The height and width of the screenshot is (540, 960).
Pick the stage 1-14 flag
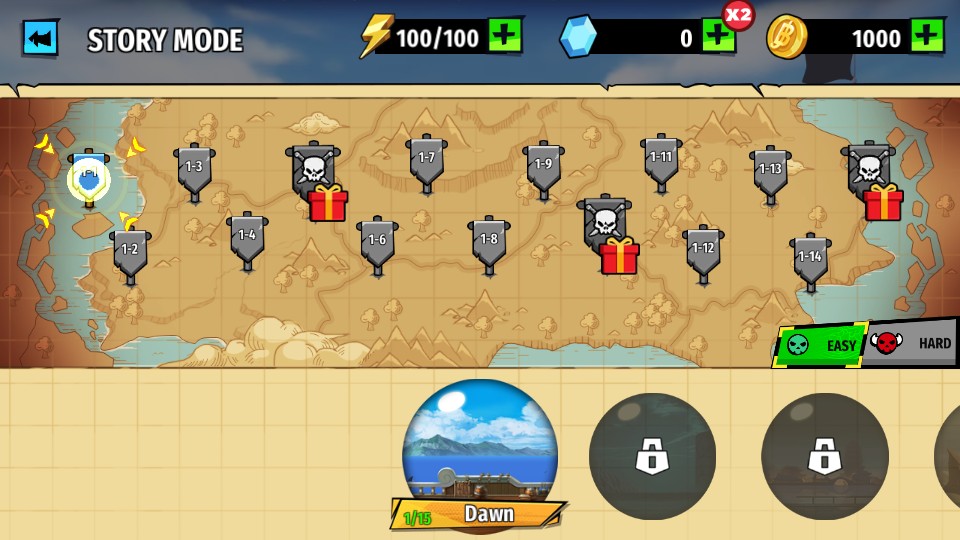click(x=810, y=258)
